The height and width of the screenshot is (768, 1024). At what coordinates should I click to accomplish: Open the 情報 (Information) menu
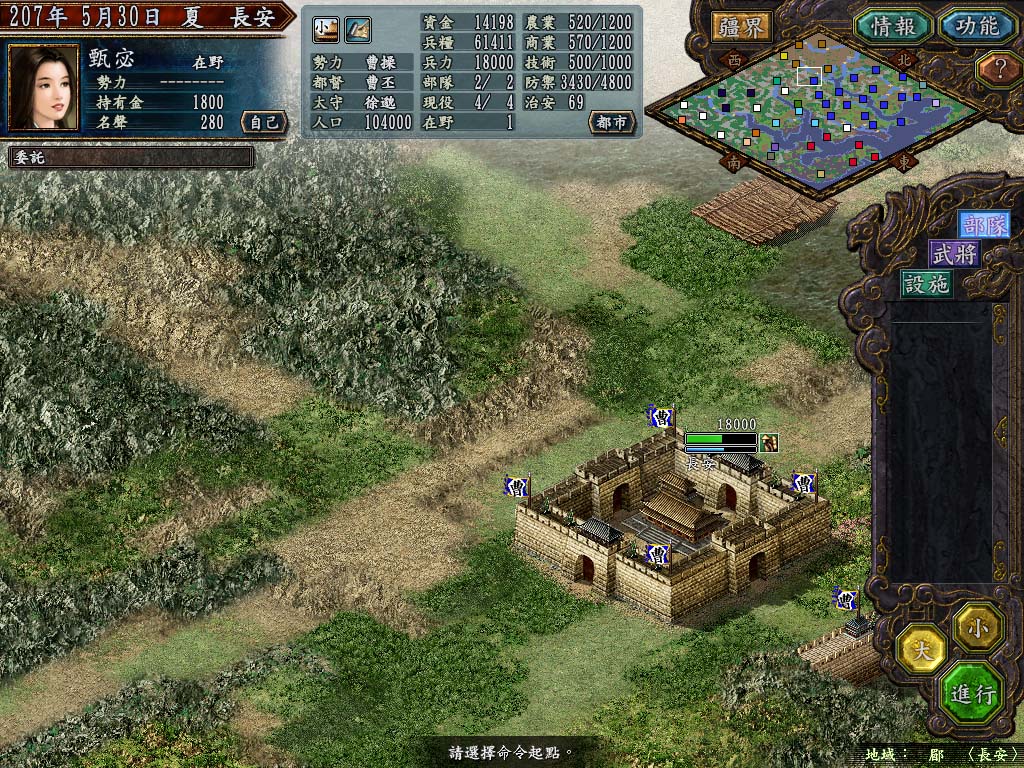pyautogui.click(x=893, y=26)
